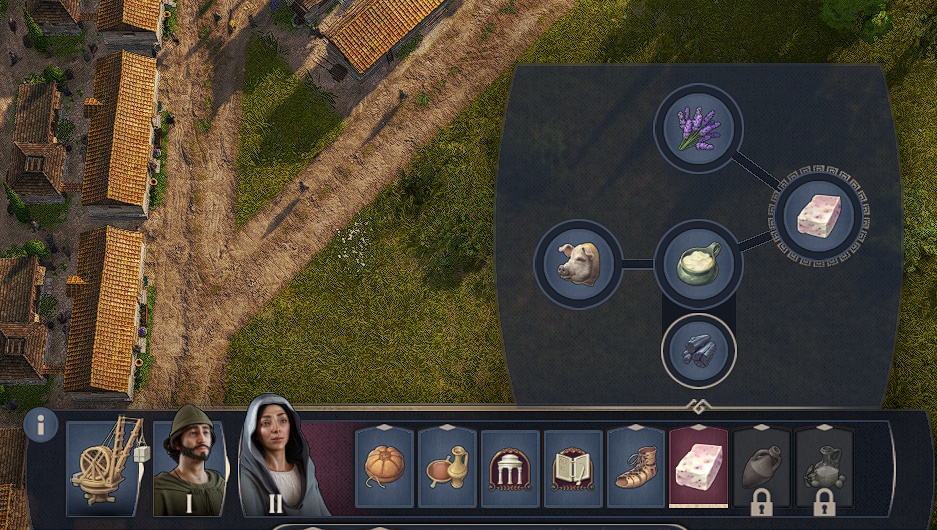Select the pig farm node
The height and width of the screenshot is (530, 937).
point(578,264)
